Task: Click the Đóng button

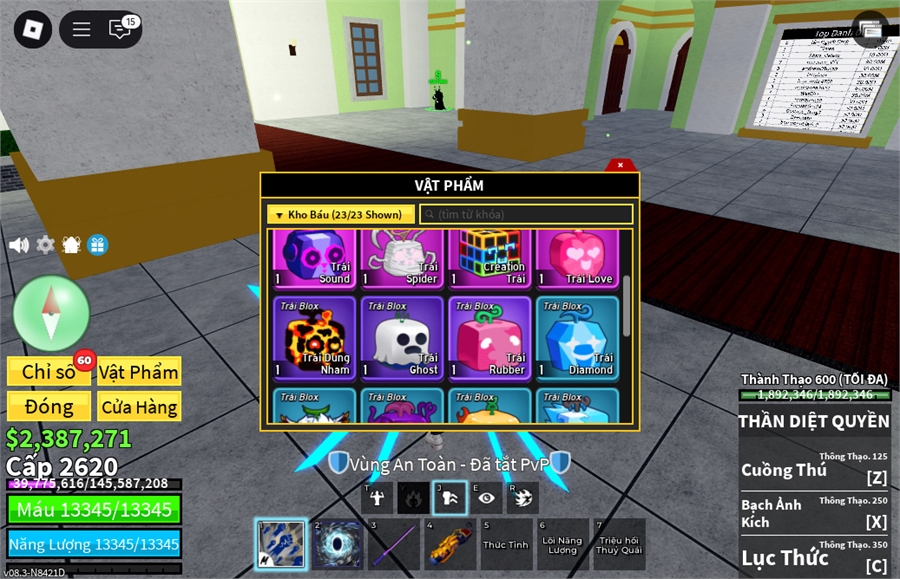Action: tap(49, 407)
